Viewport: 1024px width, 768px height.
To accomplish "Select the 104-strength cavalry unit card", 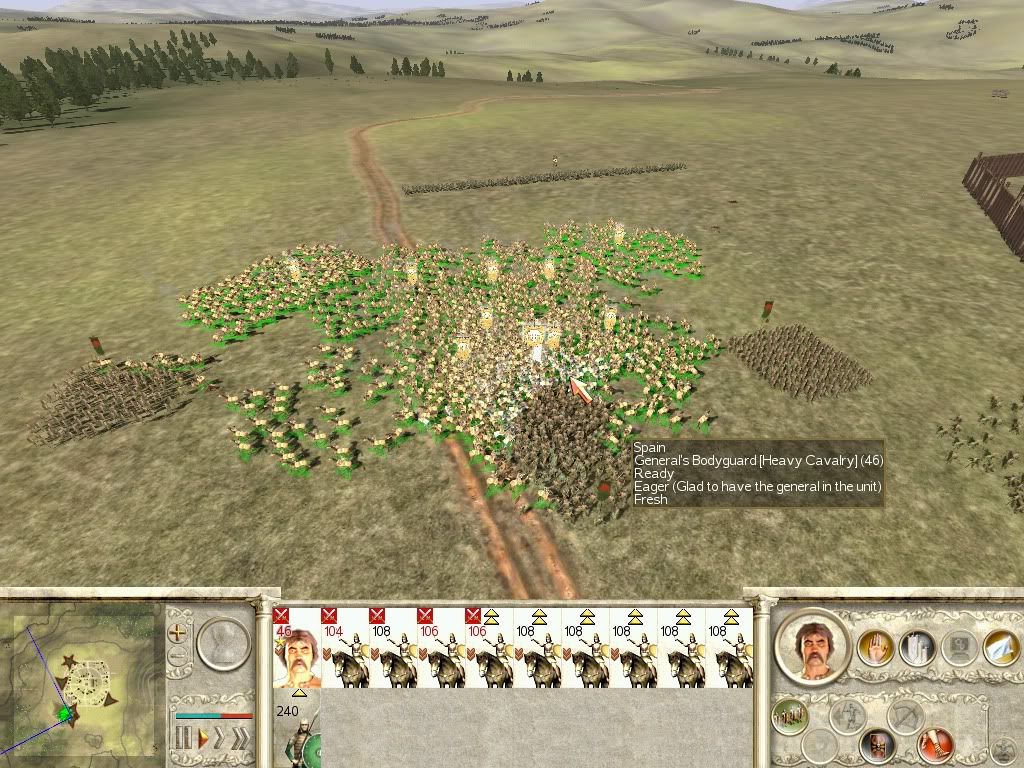I will click(x=344, y=650).
